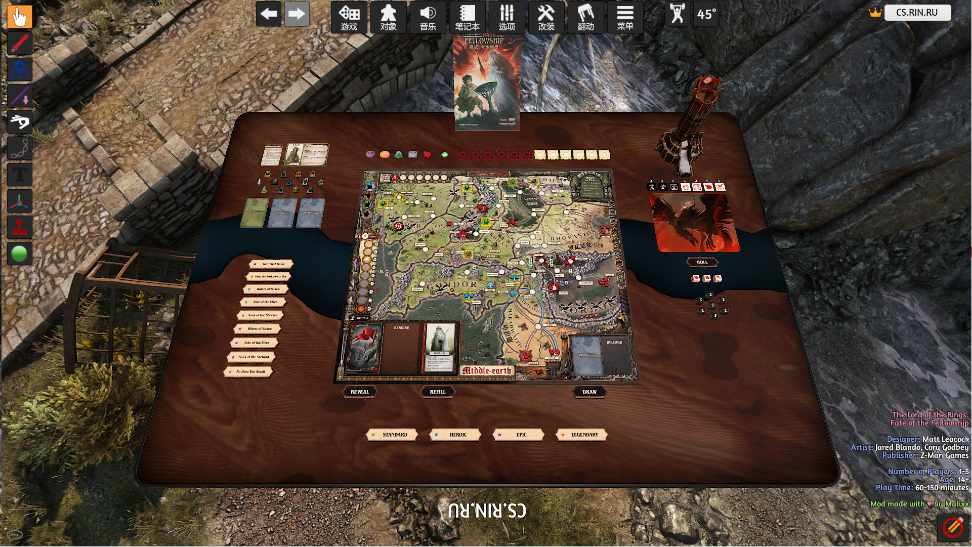Click the REVEAL button below the board
The width and height of the screenshot is (972, 547).
pos(359,392)
